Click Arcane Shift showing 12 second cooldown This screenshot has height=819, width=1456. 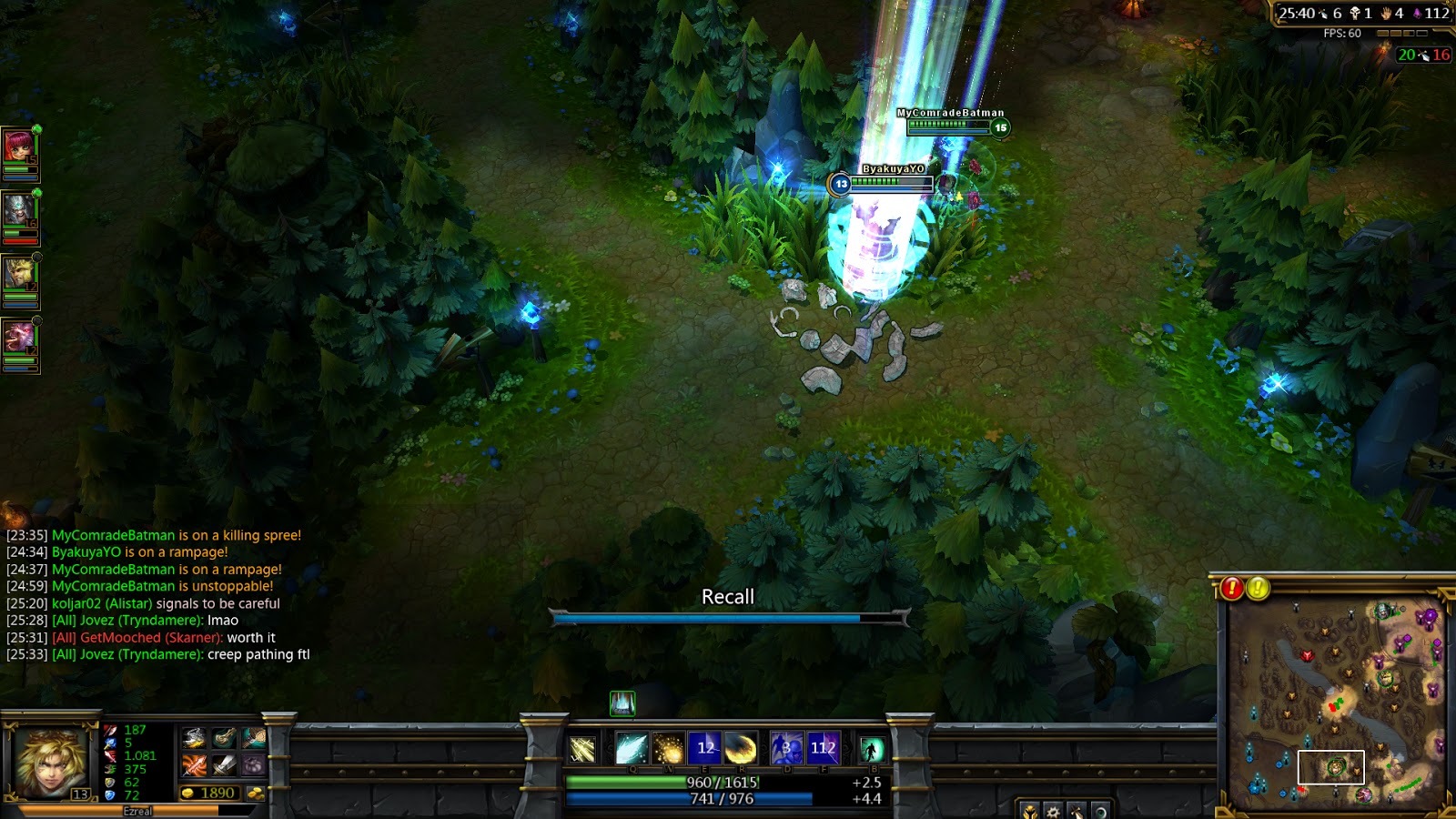click(x=705, y=748)
